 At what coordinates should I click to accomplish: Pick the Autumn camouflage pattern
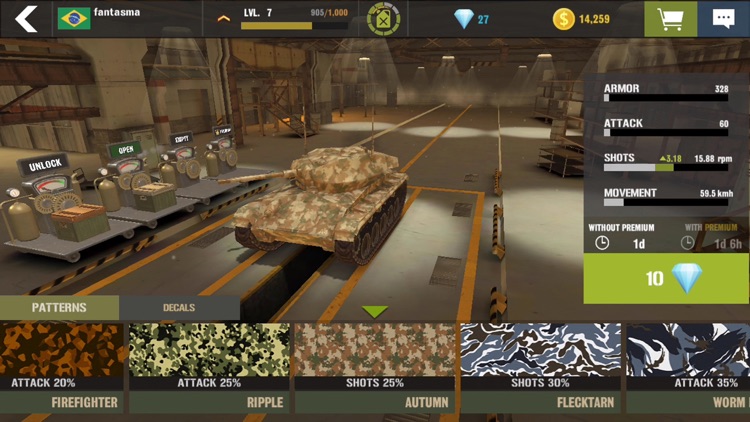(x=375, y=366)
